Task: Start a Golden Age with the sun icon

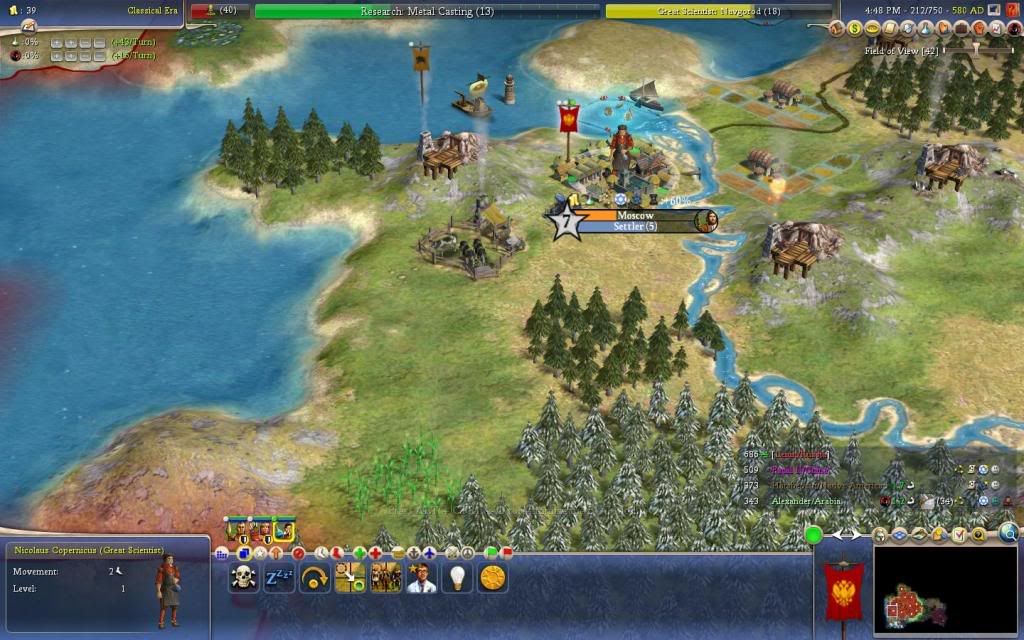Action: (492, 577)
